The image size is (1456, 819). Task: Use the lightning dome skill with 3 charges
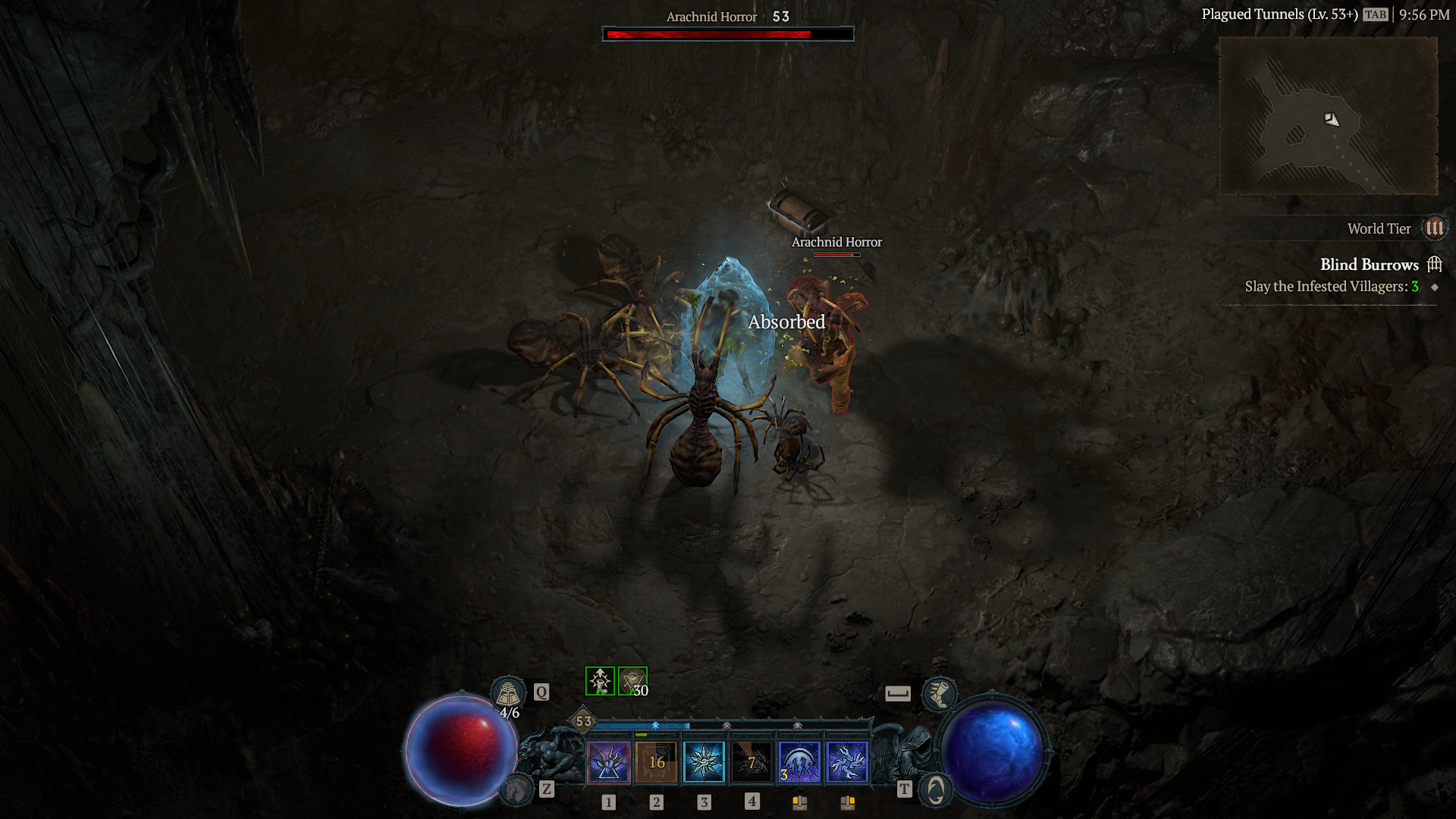[x=799, y=761]
